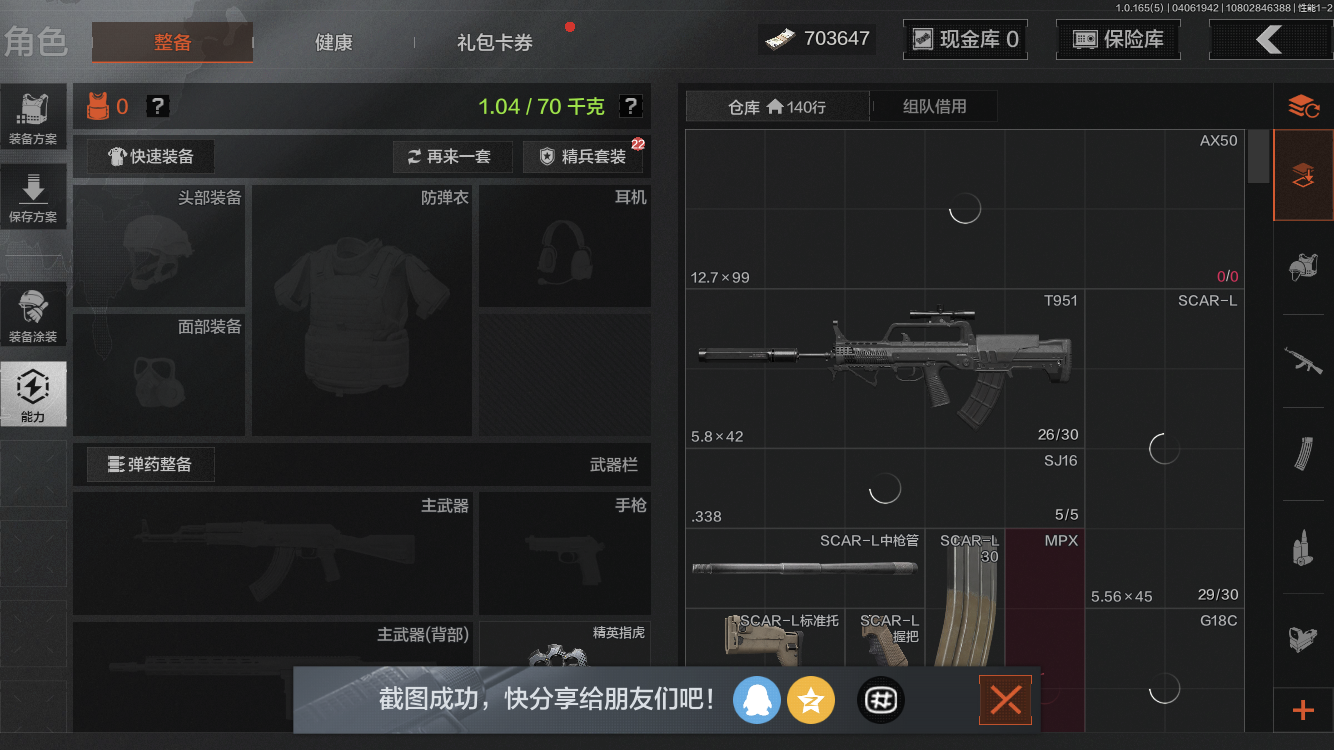This screenshot has height=750, width=1334.
Task: Open the 仓库 140行 warehouse list
Action: (776, 106)
